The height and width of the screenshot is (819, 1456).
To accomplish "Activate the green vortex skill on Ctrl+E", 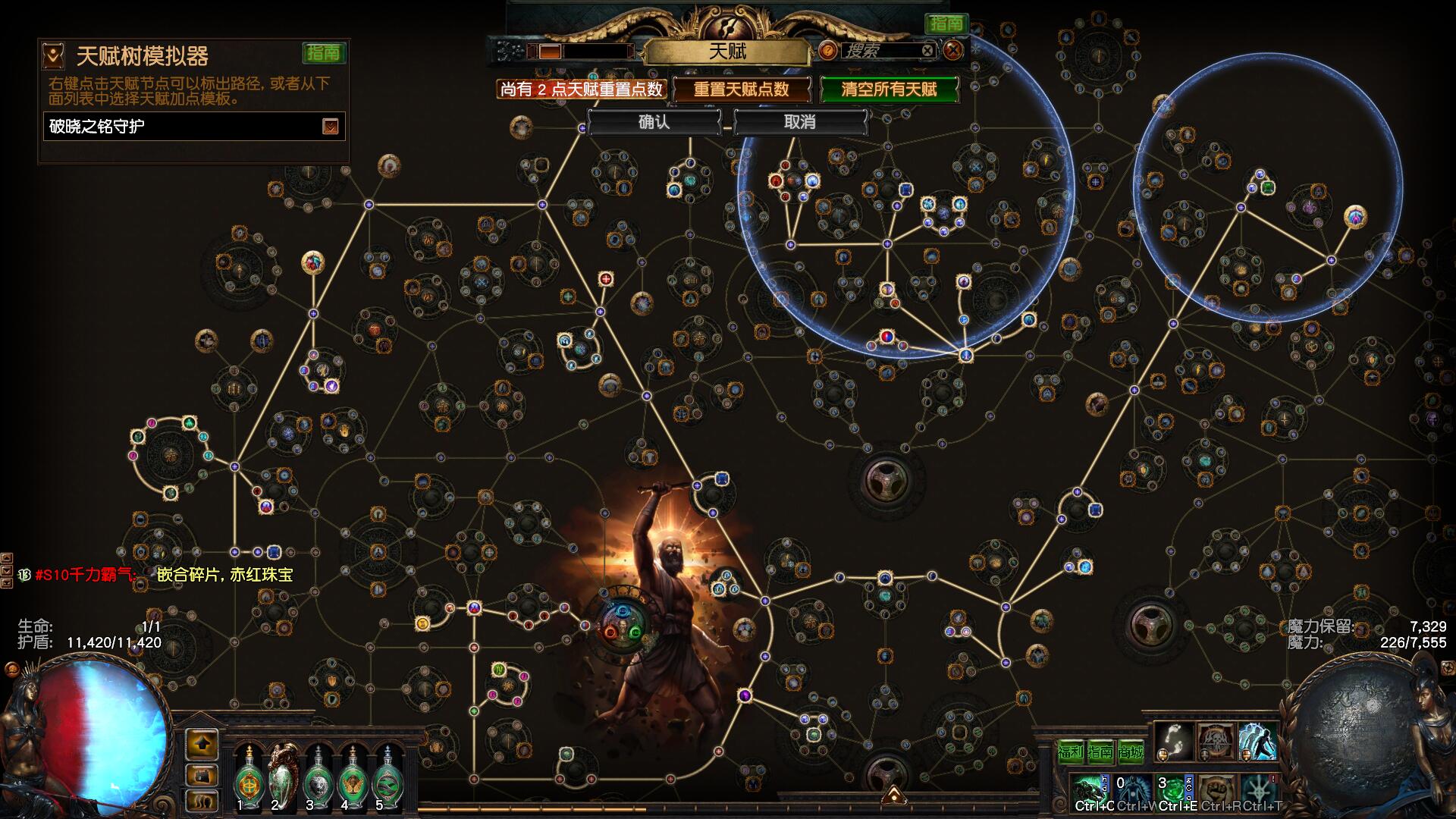I will [x=1174, y=790].
